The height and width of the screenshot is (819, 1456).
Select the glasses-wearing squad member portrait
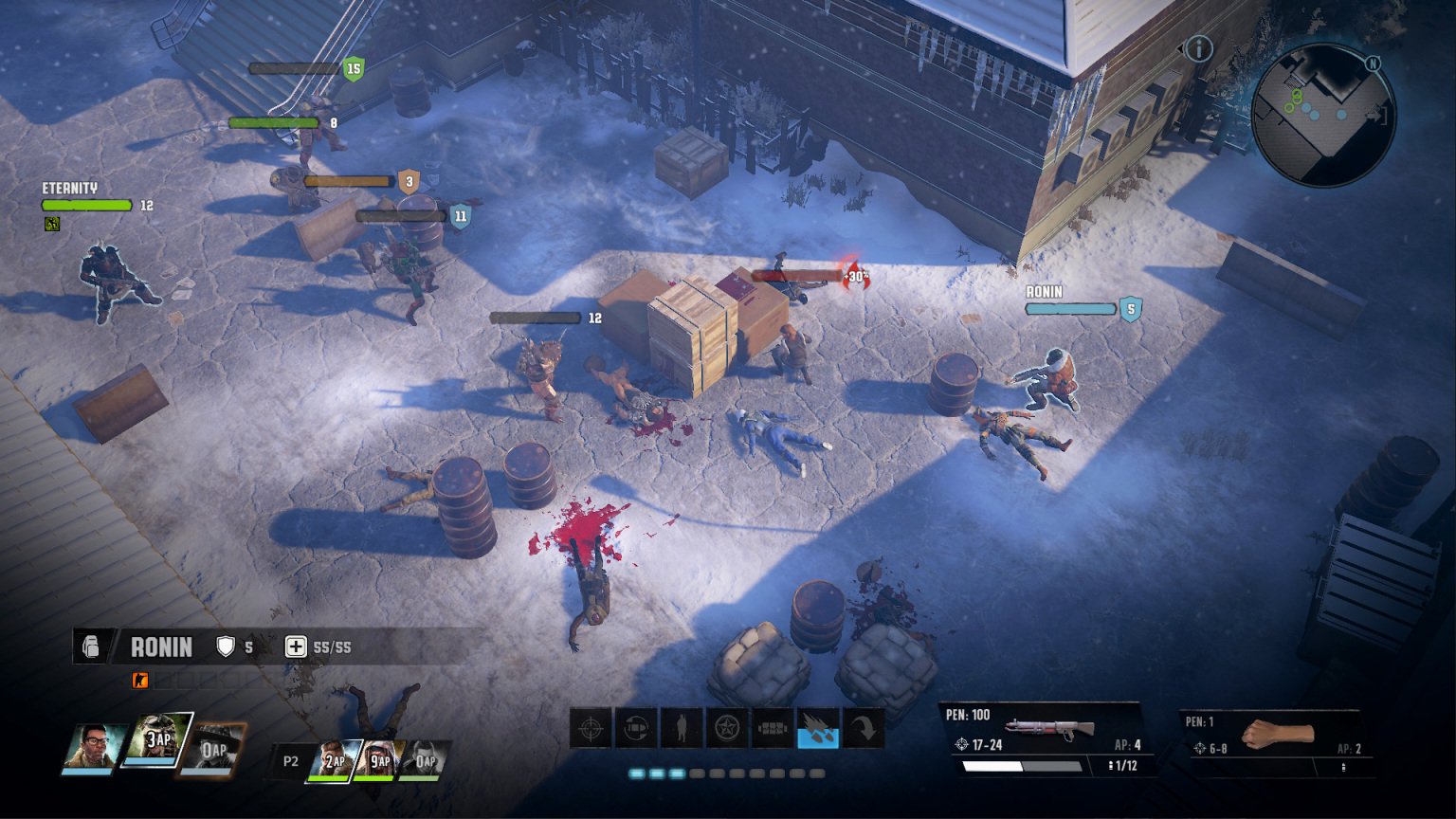pos(94,747)
